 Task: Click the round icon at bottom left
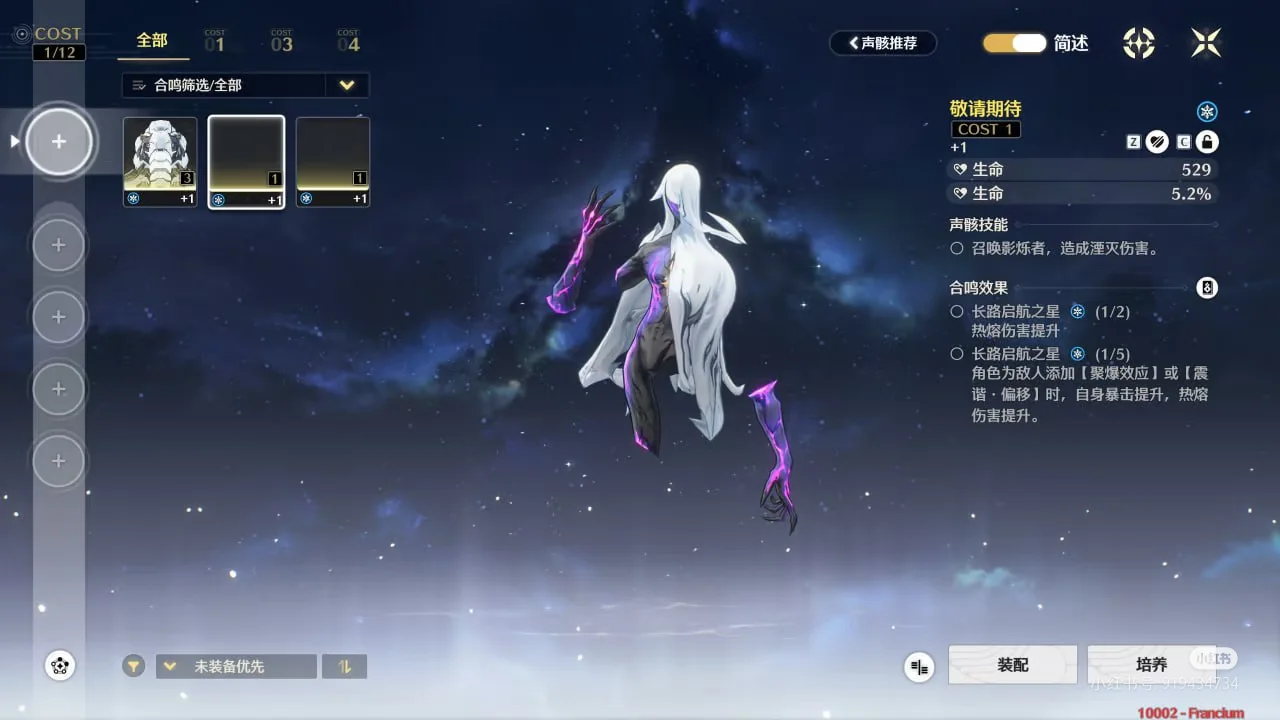click(x=60, y=665)
